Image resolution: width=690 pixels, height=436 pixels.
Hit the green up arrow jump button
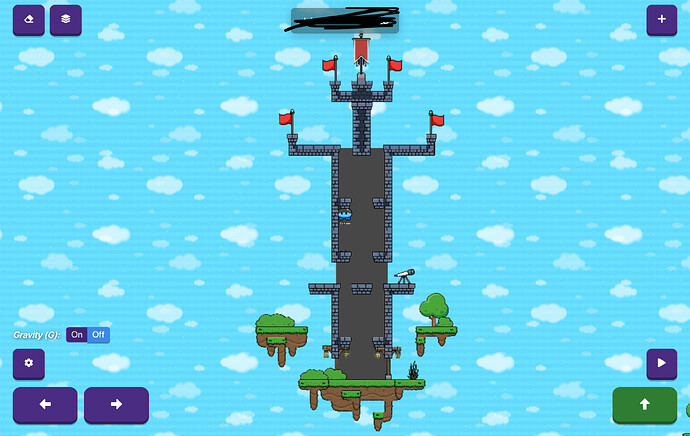(x=644, y=405)
